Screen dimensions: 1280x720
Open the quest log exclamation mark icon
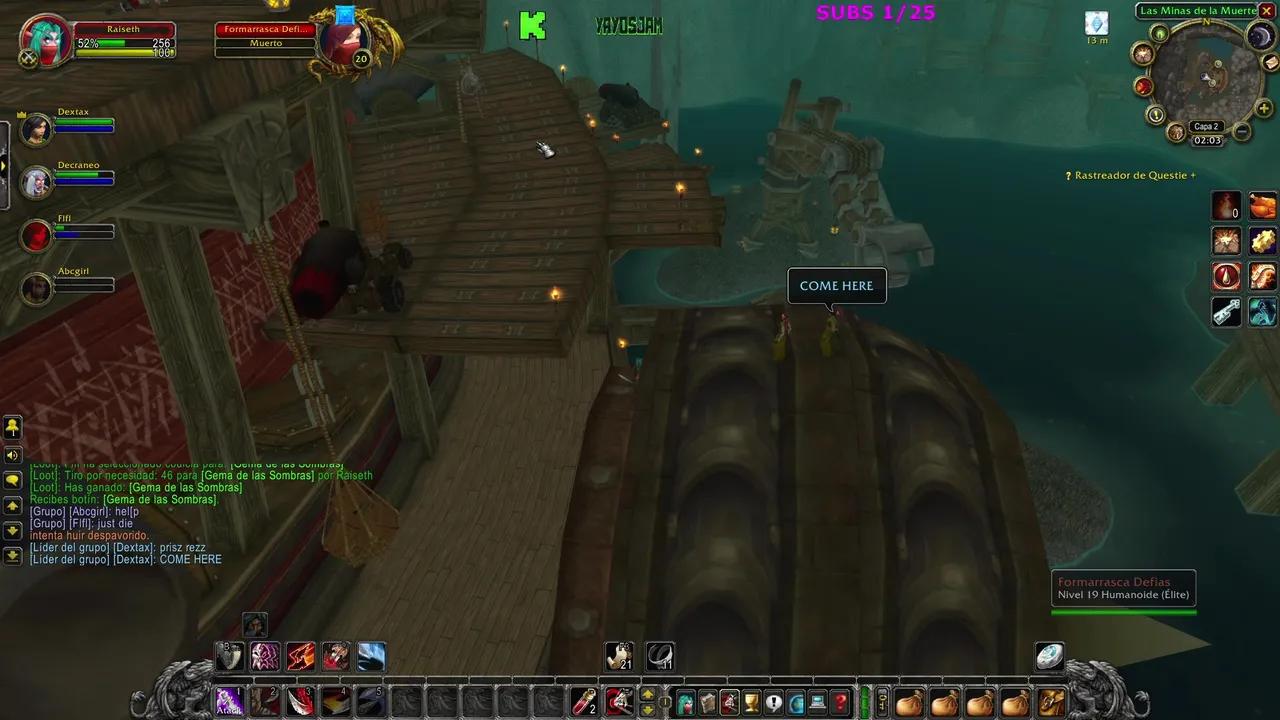(772, 701)
